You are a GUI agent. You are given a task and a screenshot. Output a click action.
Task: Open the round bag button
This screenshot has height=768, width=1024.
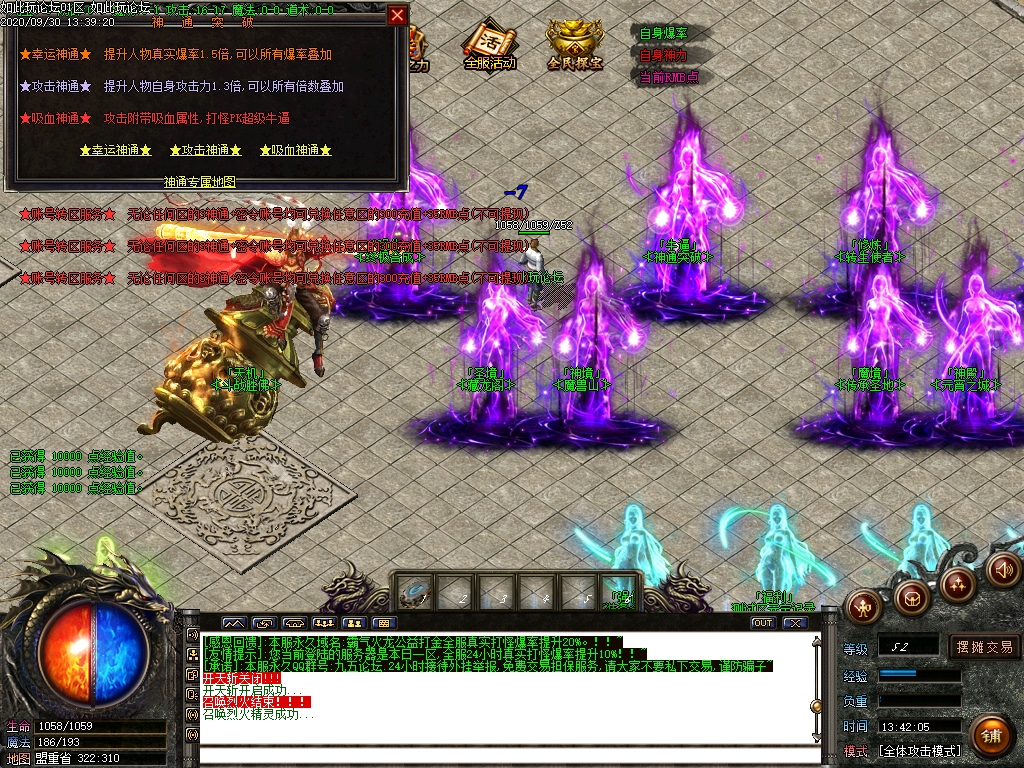point(911,598)
